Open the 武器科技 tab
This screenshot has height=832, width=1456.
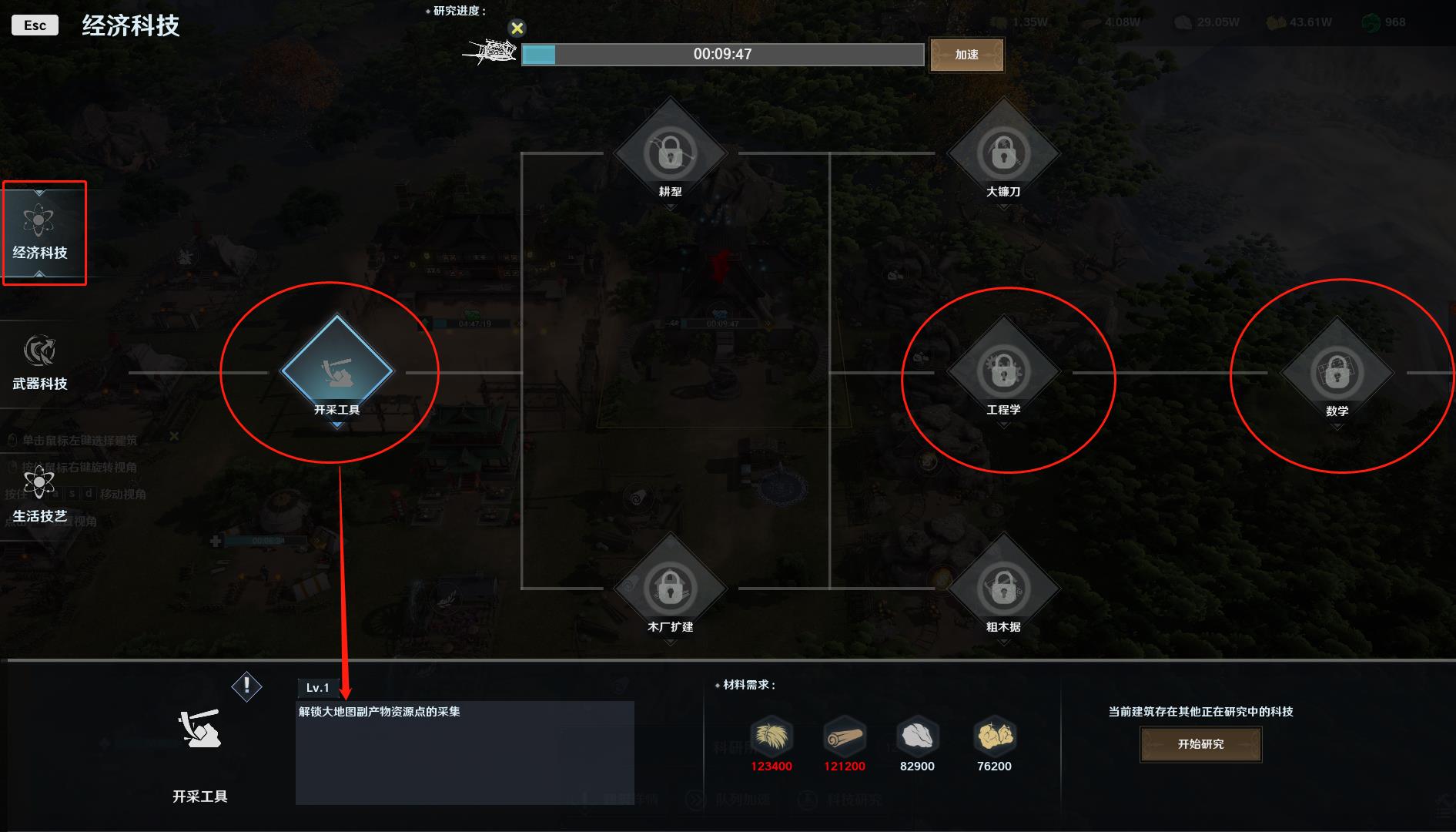click(x=40, y=362)
